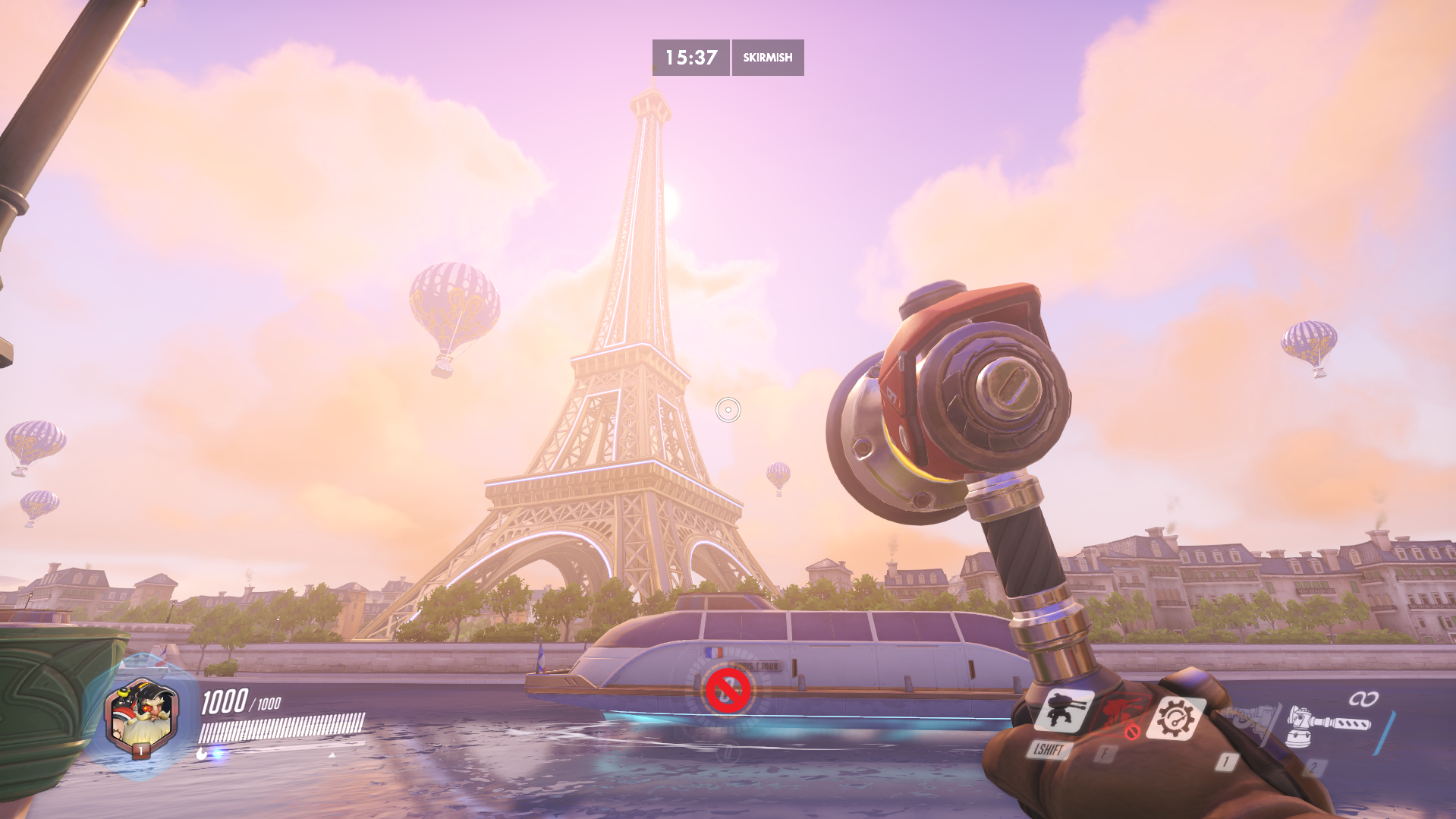This screenshot has height=819, width=1456.
Task: Switch to the Rivet Gun weapon
Action: point(1250,721)
